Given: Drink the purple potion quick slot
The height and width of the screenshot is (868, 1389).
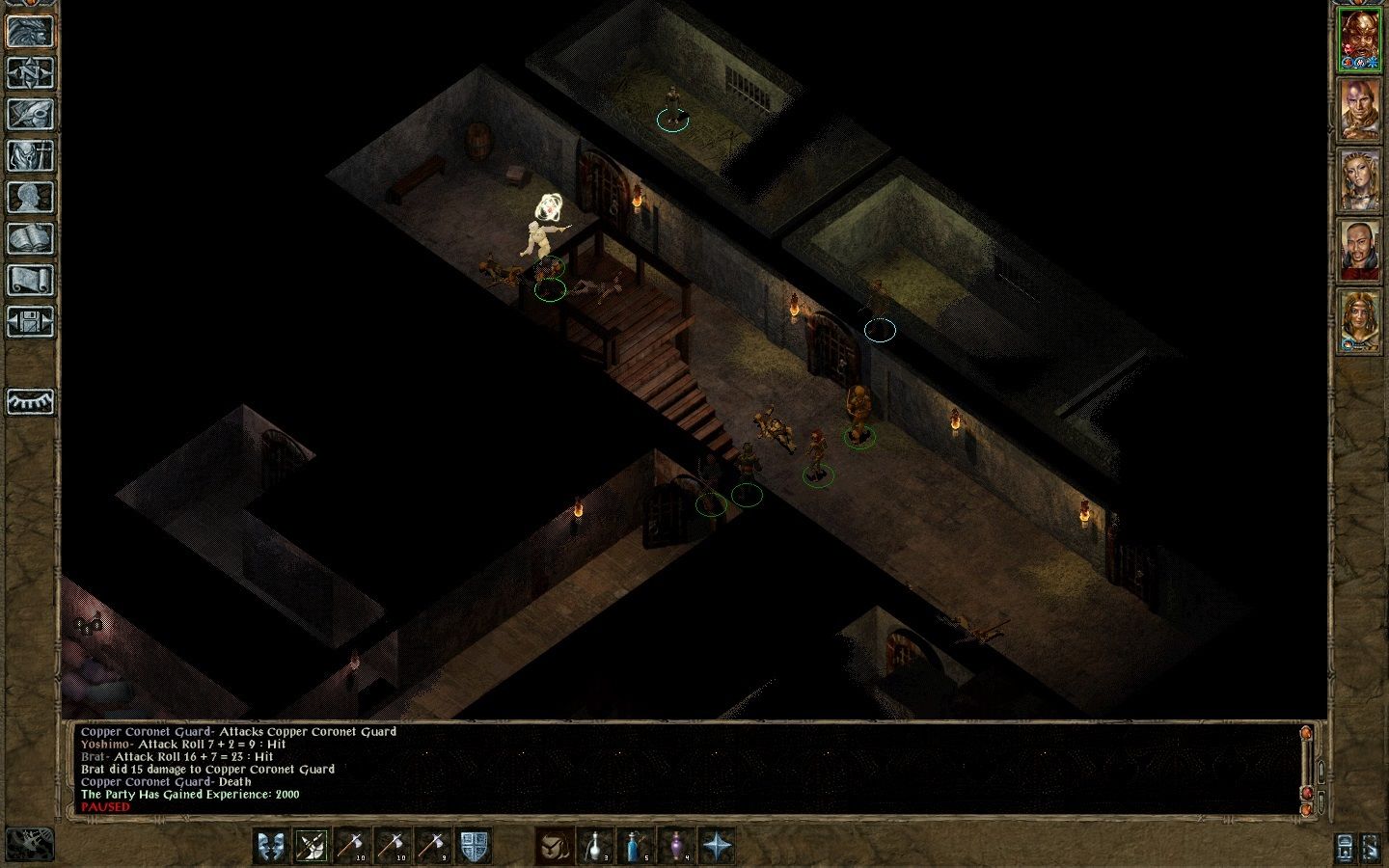Looking at the screenshot, I should [x=678, y=846].
